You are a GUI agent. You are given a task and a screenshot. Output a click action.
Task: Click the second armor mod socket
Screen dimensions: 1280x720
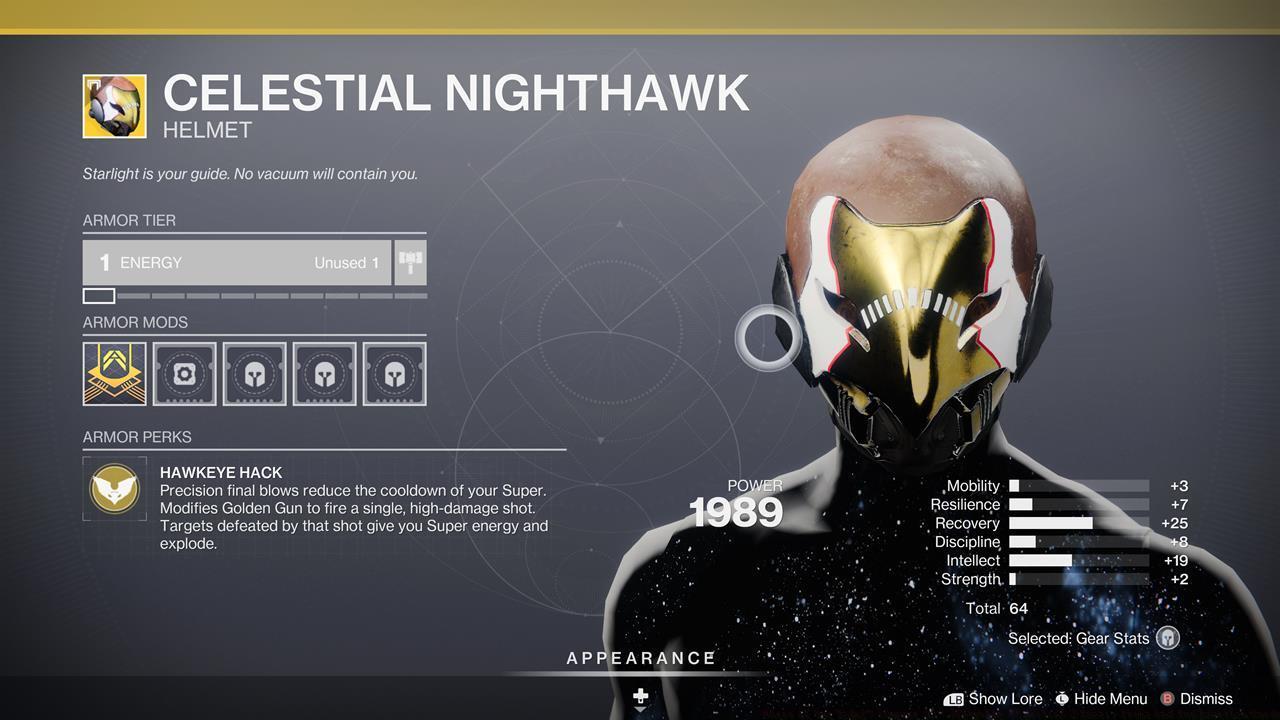[x=184, y=372]
